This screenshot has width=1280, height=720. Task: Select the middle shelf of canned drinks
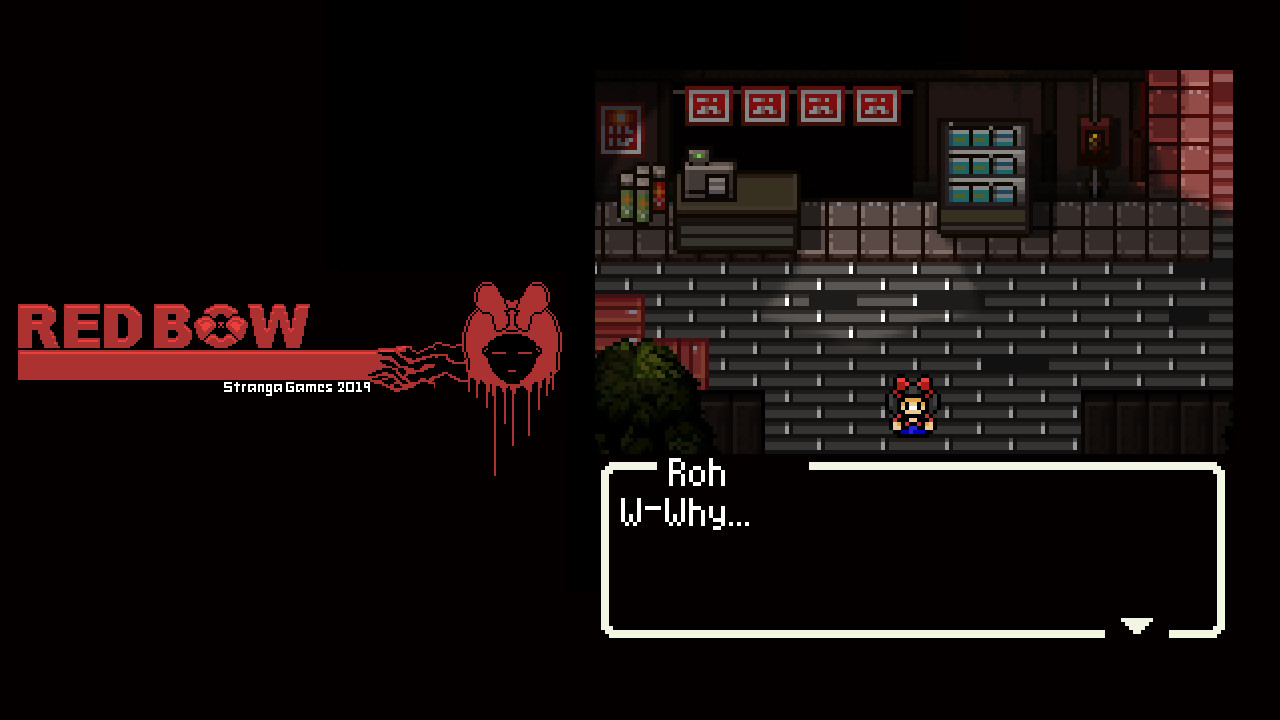point(985,168)
